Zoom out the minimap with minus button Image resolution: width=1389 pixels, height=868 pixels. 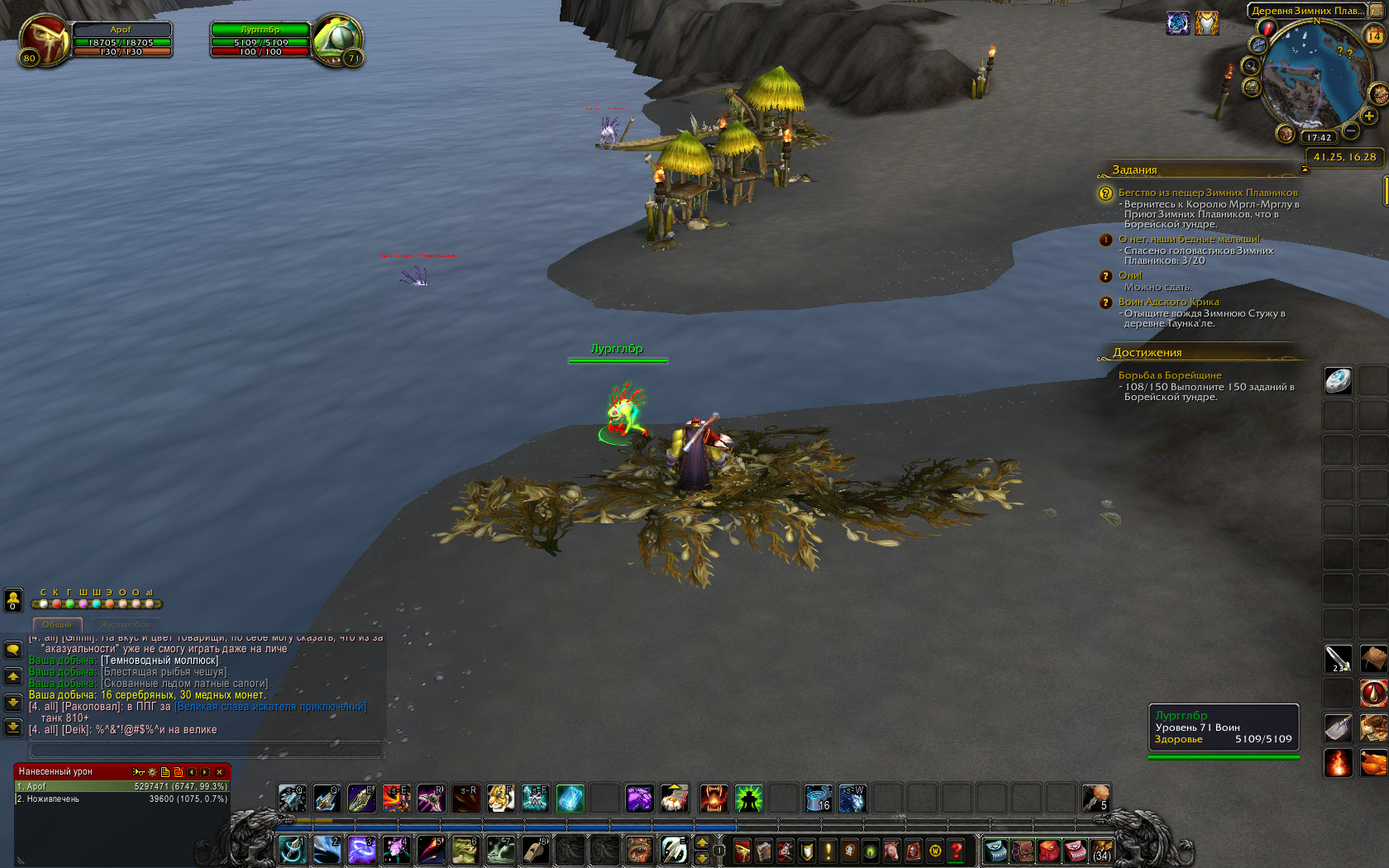[1351, 131]
